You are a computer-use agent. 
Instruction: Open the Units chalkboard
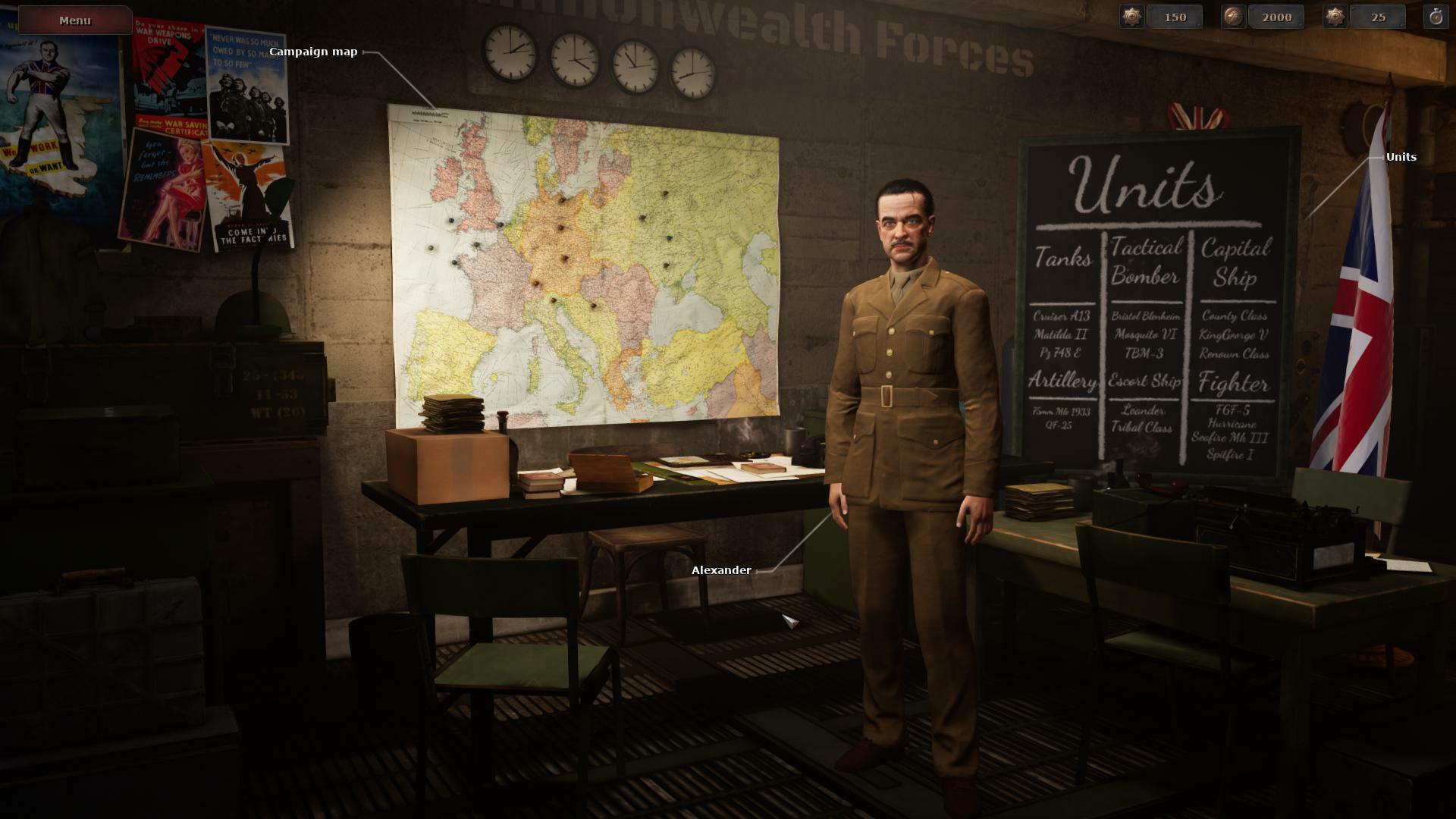pyautogui.click(x=1151, y=303)
